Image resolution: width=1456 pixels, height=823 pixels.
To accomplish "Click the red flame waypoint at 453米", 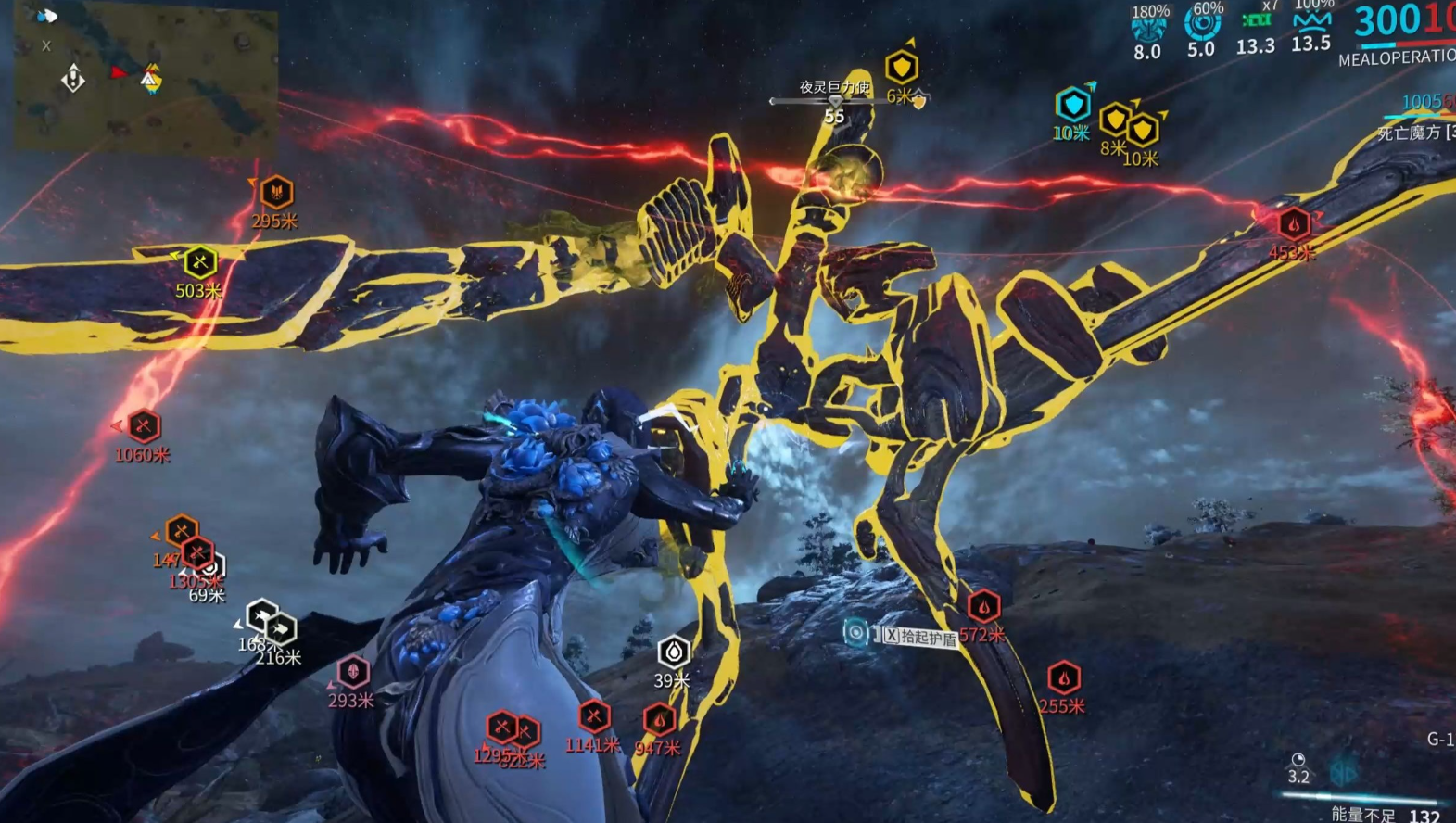I will 1294,223.
